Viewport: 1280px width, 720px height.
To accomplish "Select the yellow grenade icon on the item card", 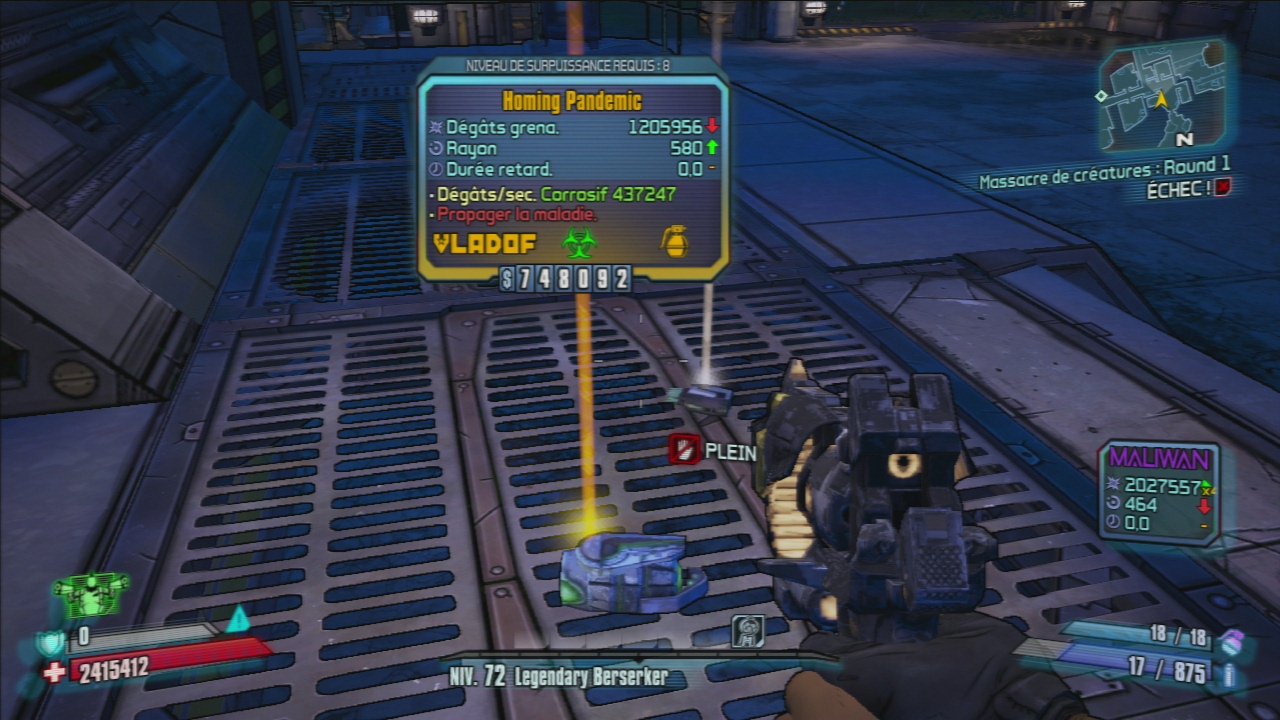I will 676,241.
